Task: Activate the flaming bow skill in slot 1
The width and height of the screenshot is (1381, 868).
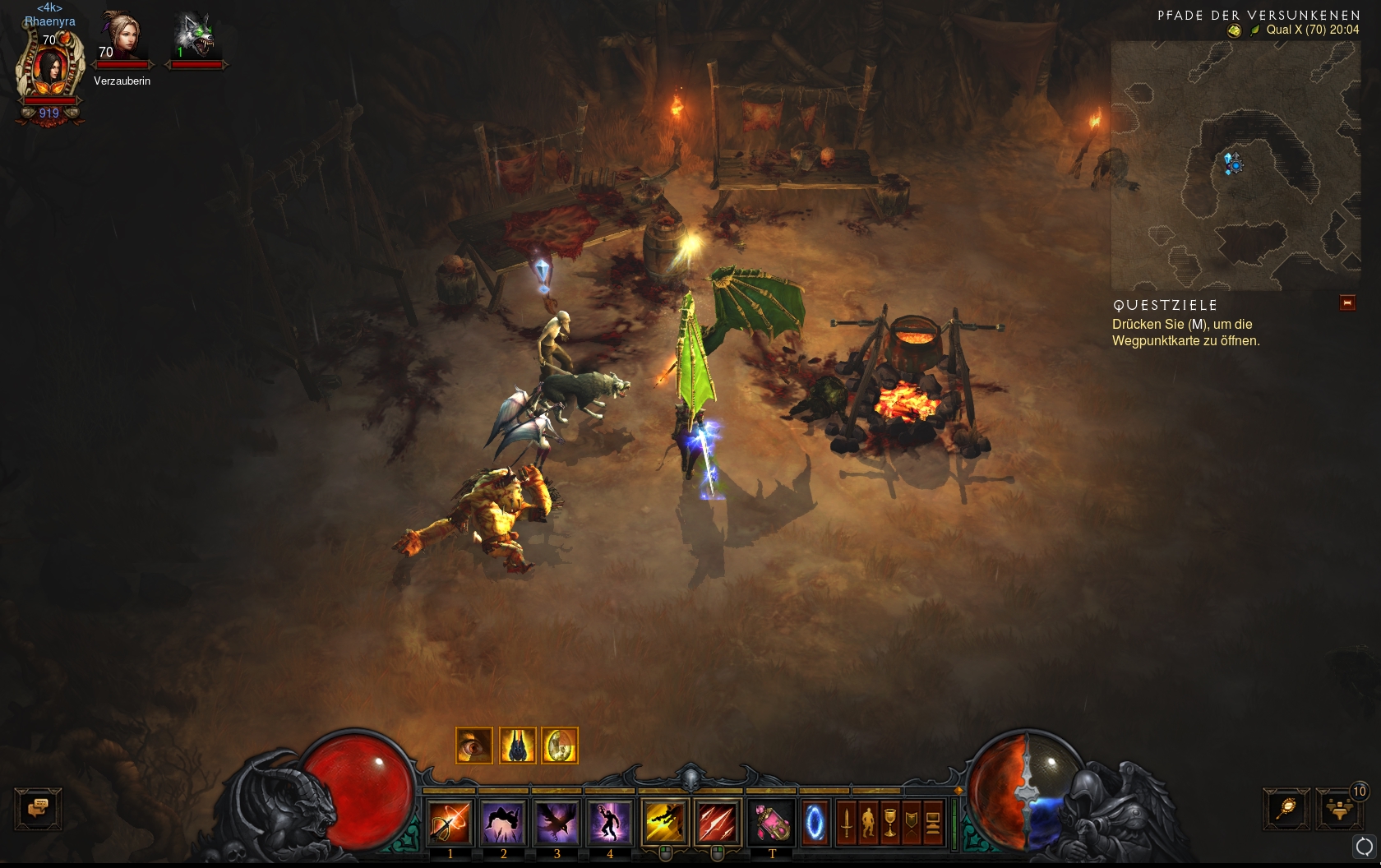Action: pyautogui.click(x=450, y=821)
